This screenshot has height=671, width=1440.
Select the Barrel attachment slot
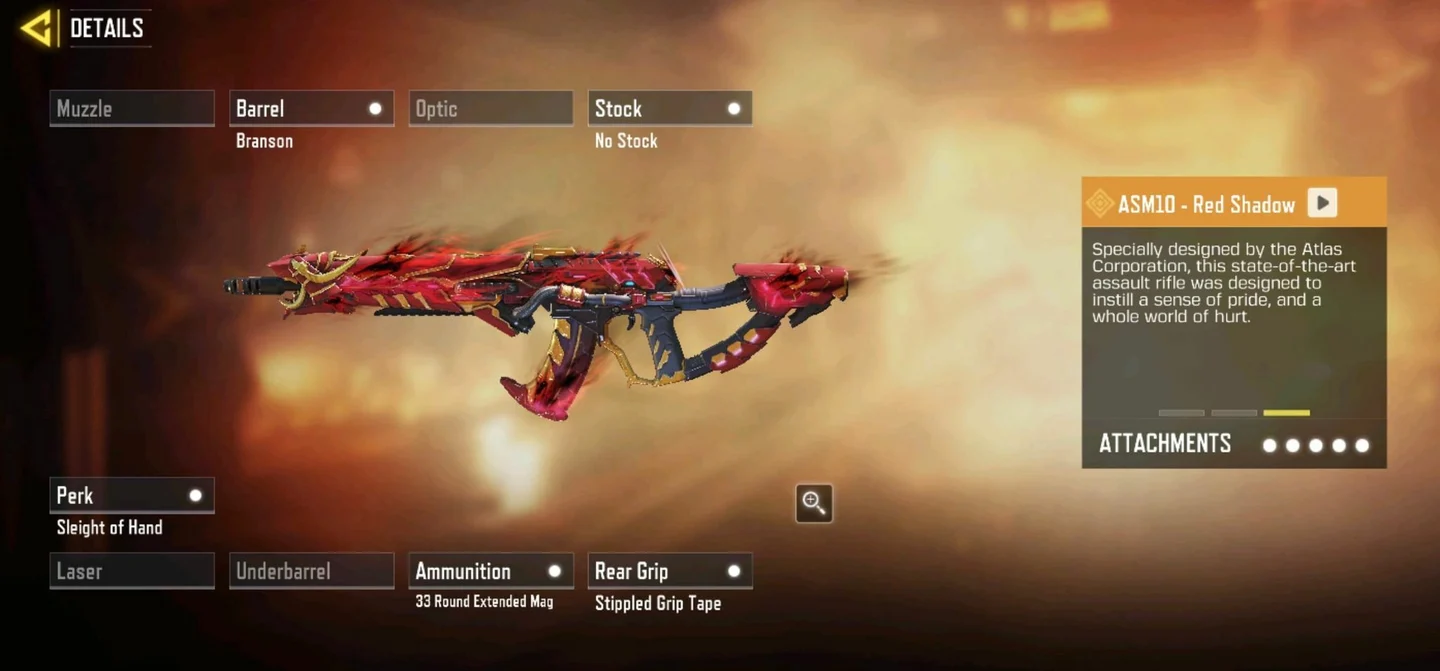[x=311, y=109]
